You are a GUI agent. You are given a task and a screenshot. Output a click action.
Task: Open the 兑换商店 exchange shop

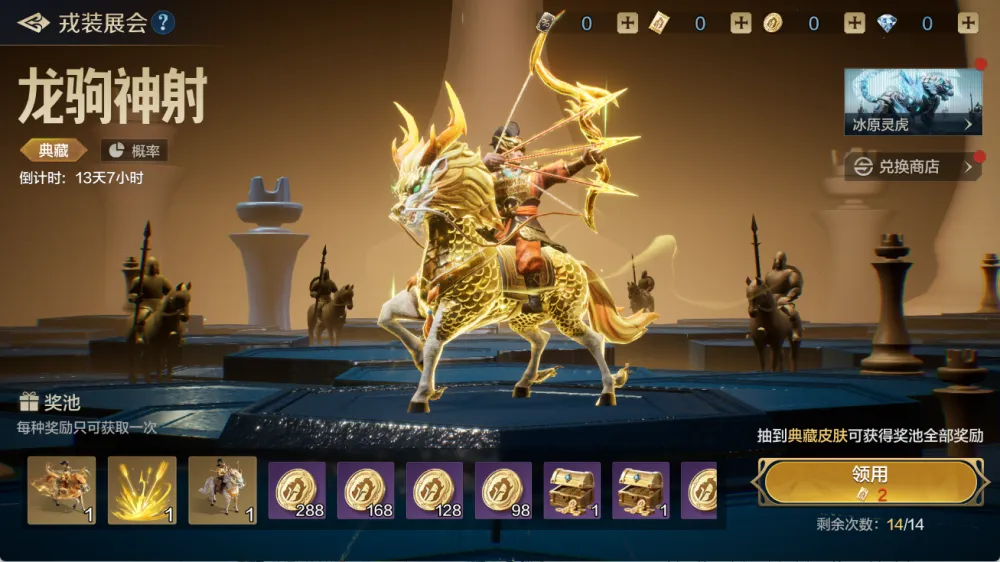click(913, 167)
